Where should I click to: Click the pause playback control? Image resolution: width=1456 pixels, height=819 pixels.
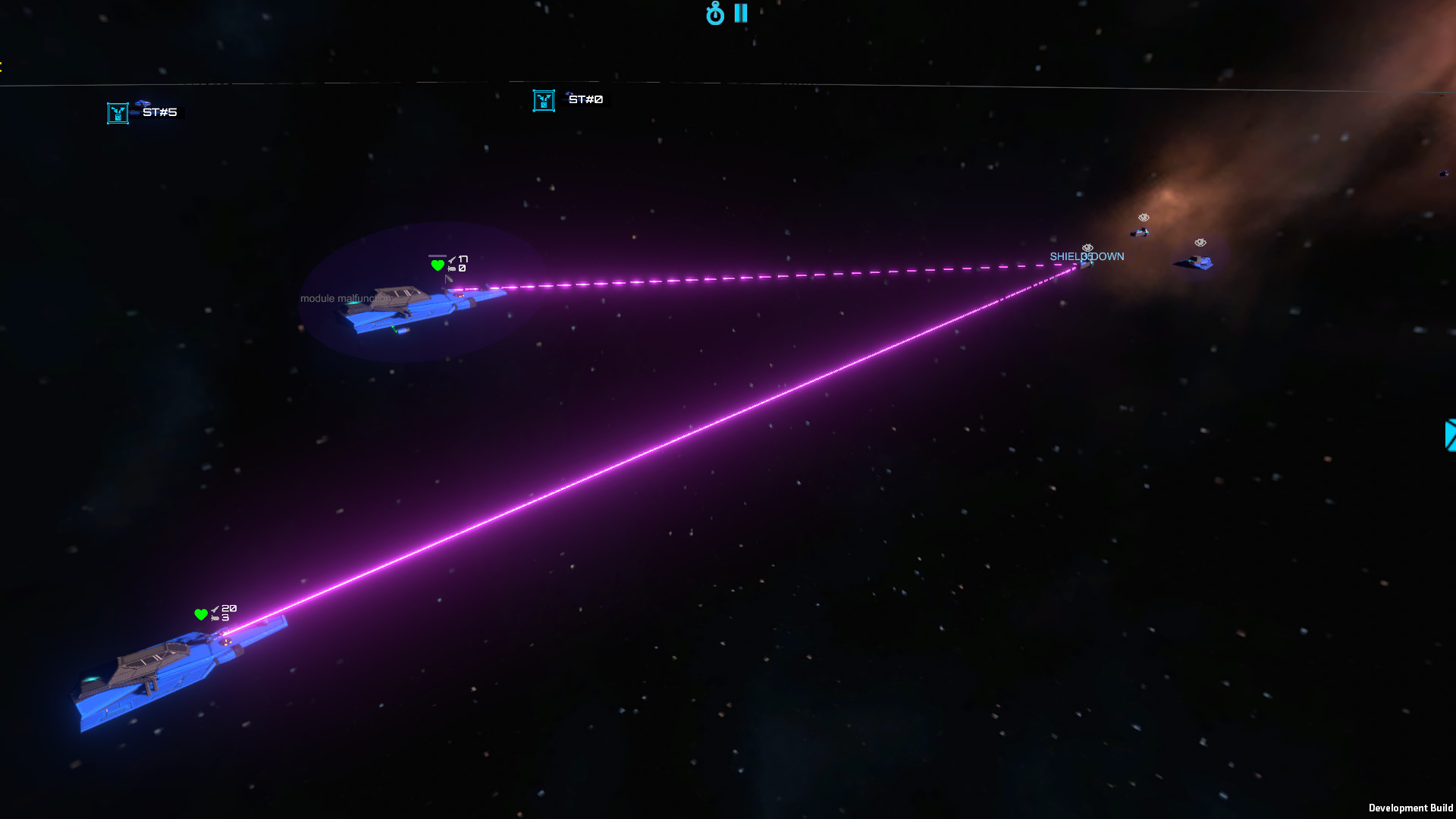(x=741, y=13)
